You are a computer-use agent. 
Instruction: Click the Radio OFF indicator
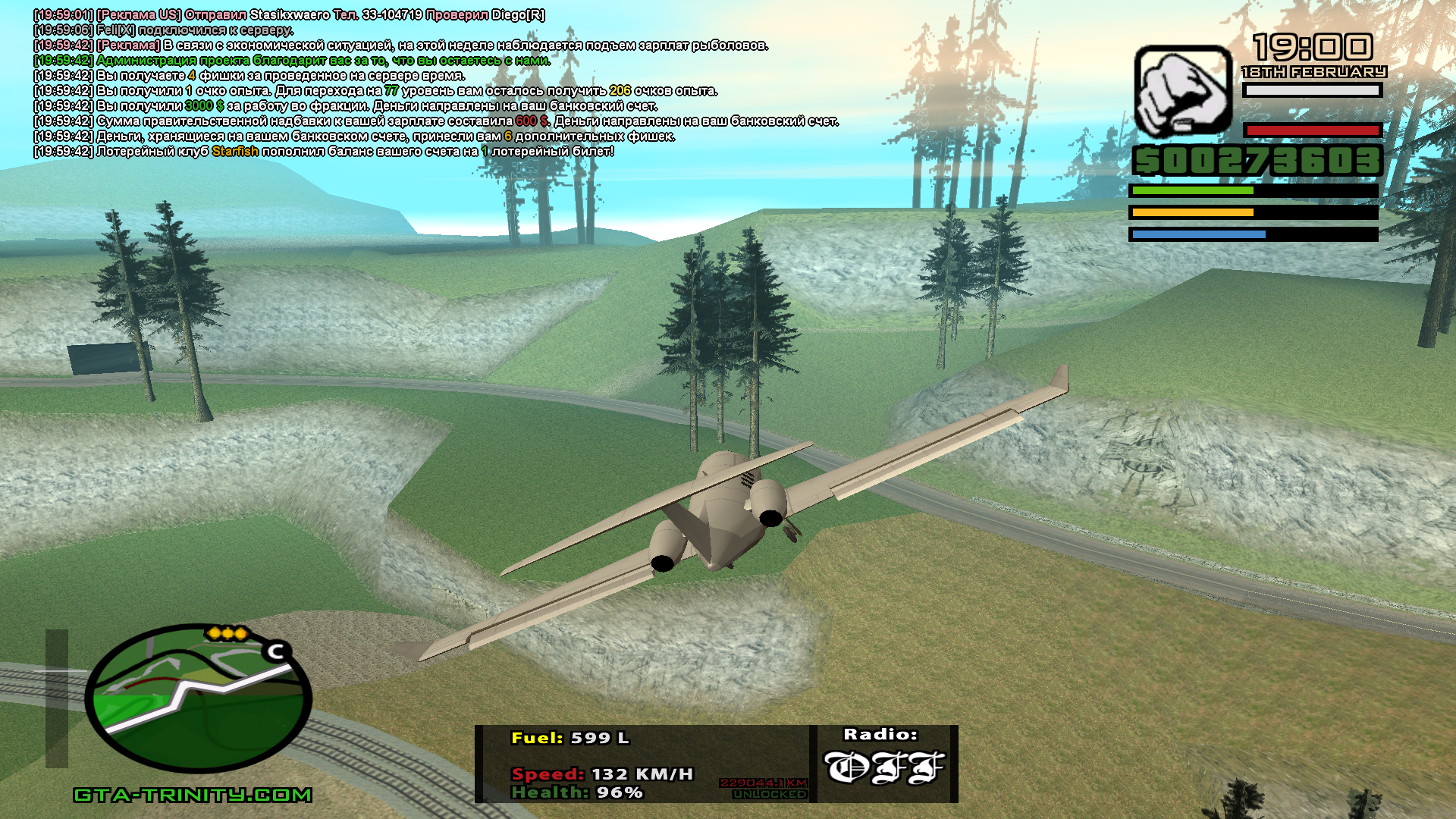884,767
